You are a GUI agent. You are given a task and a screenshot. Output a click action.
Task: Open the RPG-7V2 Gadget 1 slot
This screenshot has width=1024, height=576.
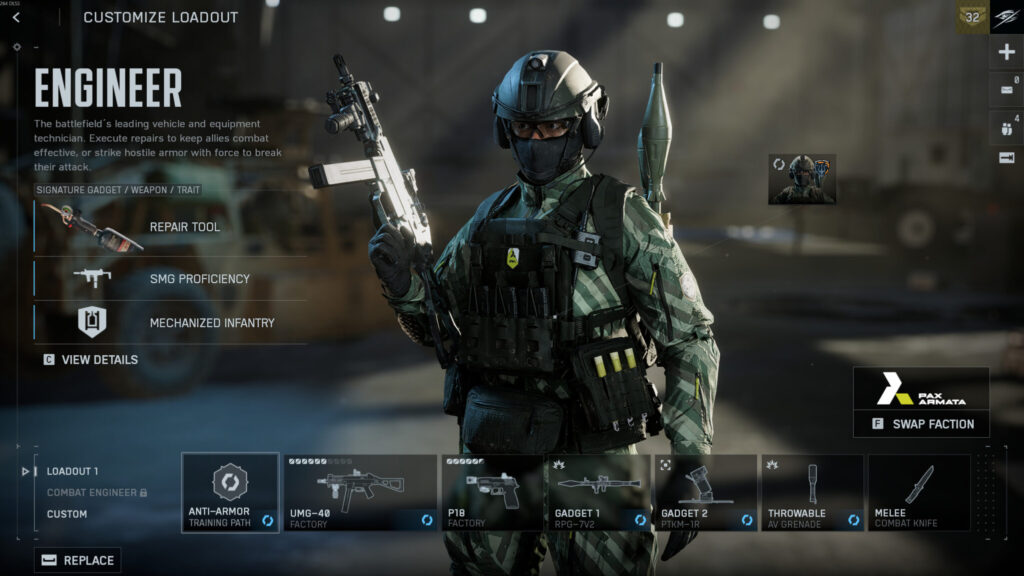coord(599,492)
